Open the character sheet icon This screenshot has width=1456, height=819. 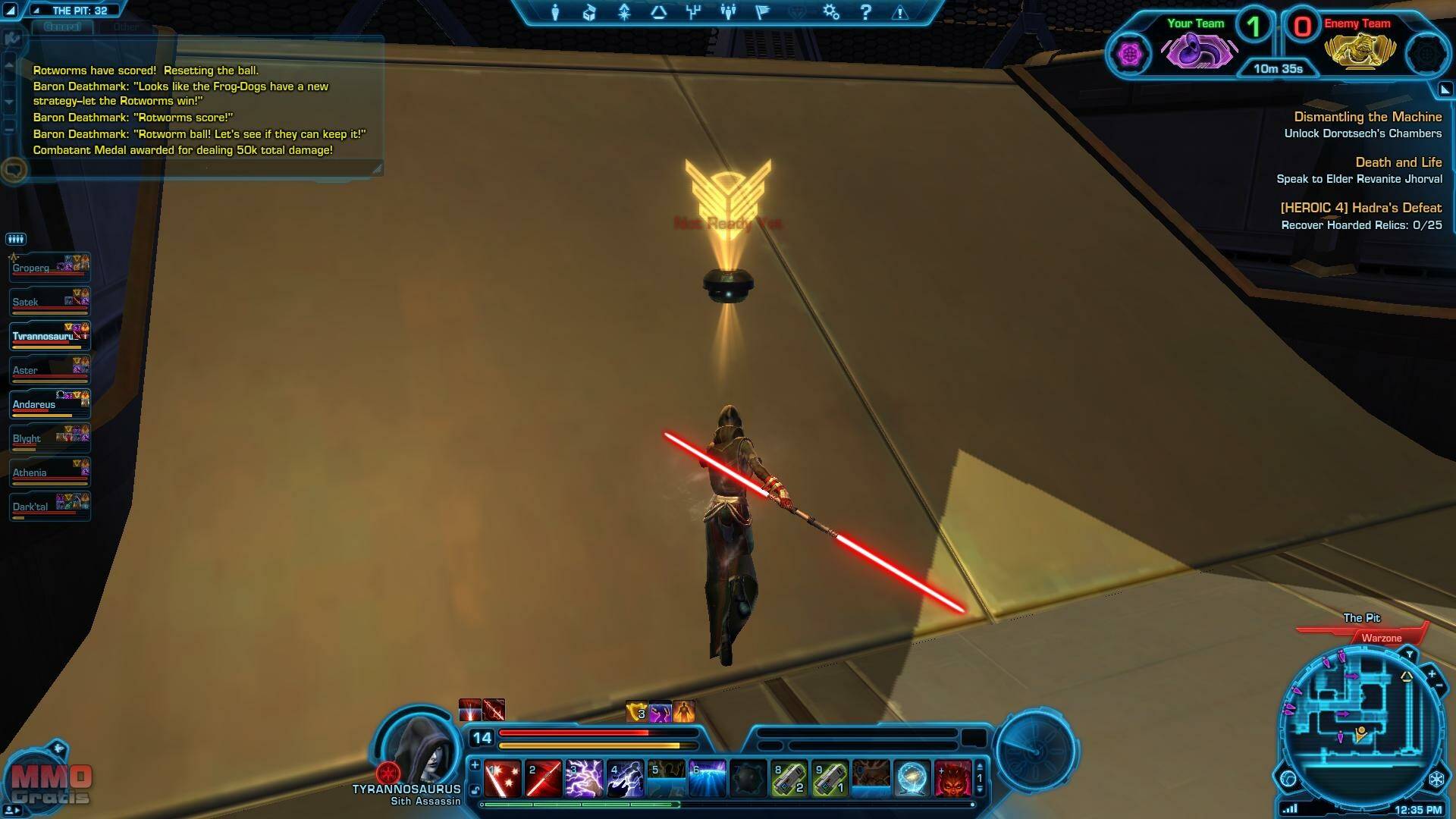[x=555, y=12]
